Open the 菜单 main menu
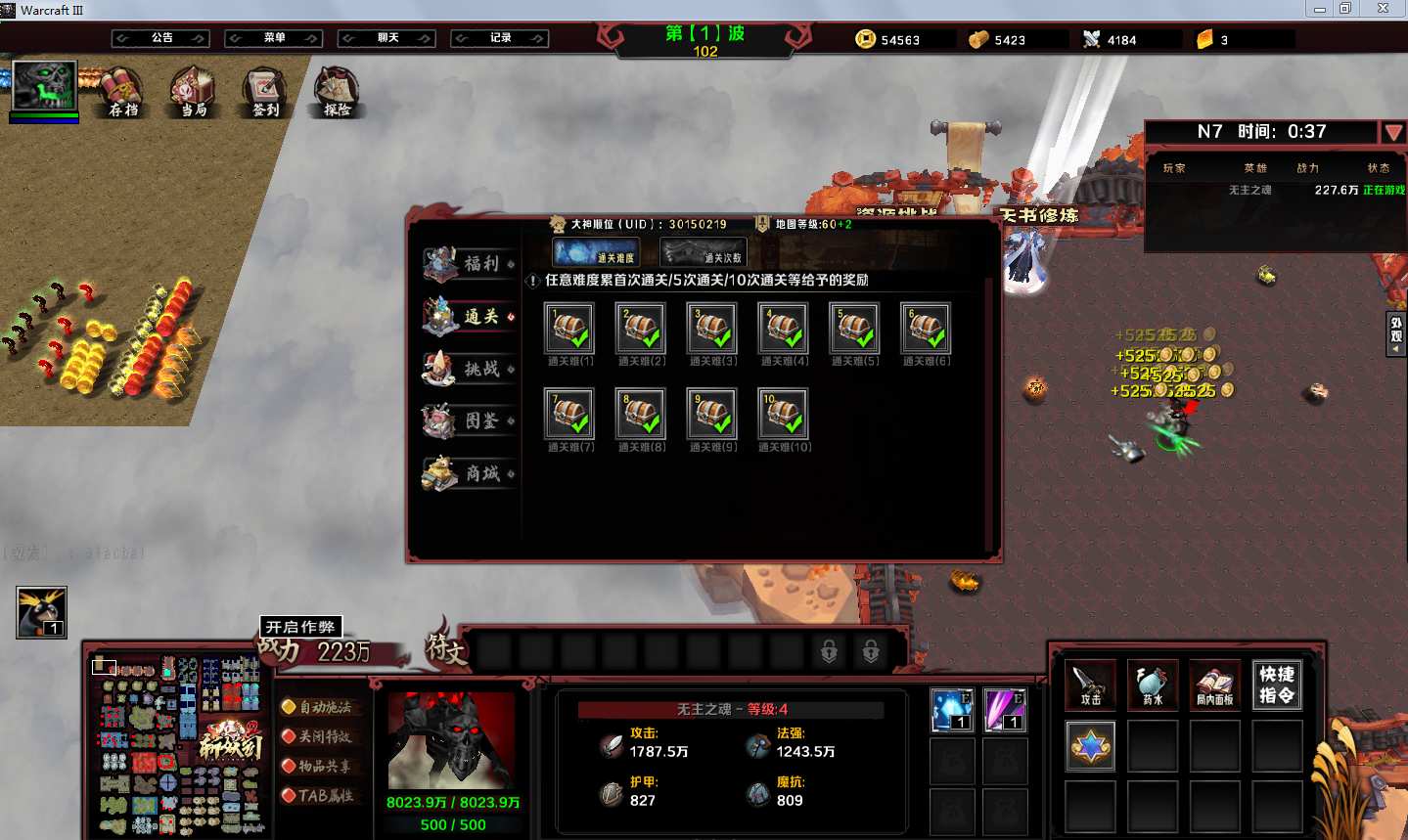This screenshot has height=840, width=1408. pos(274,38)
